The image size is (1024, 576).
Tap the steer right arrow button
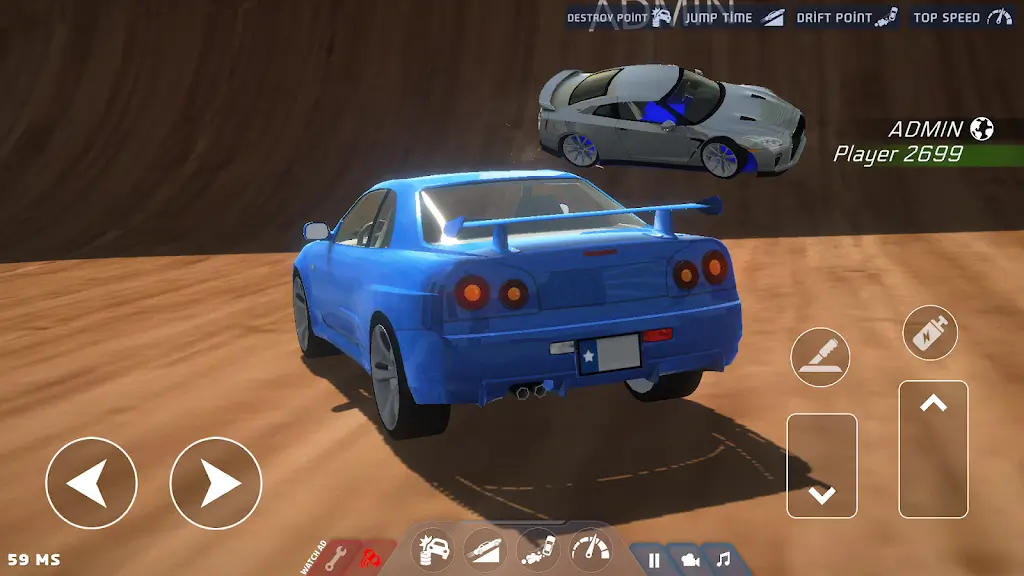click(215, 484)
